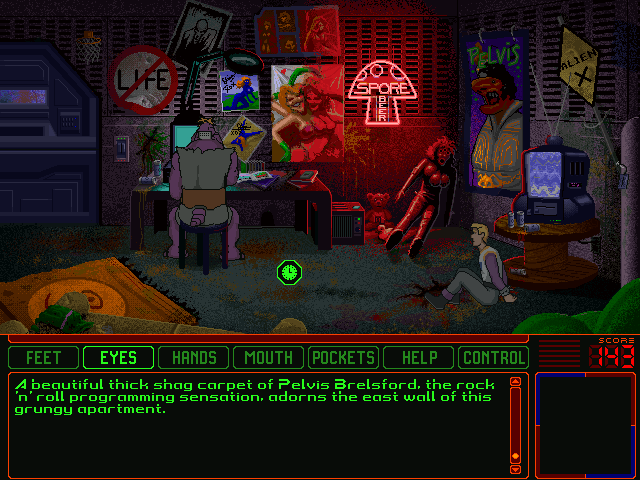Image resolution: width=640 pixels, height=480 pixels.
Task: Click the text box scroll-down arrow
Action: pos(516,468)
